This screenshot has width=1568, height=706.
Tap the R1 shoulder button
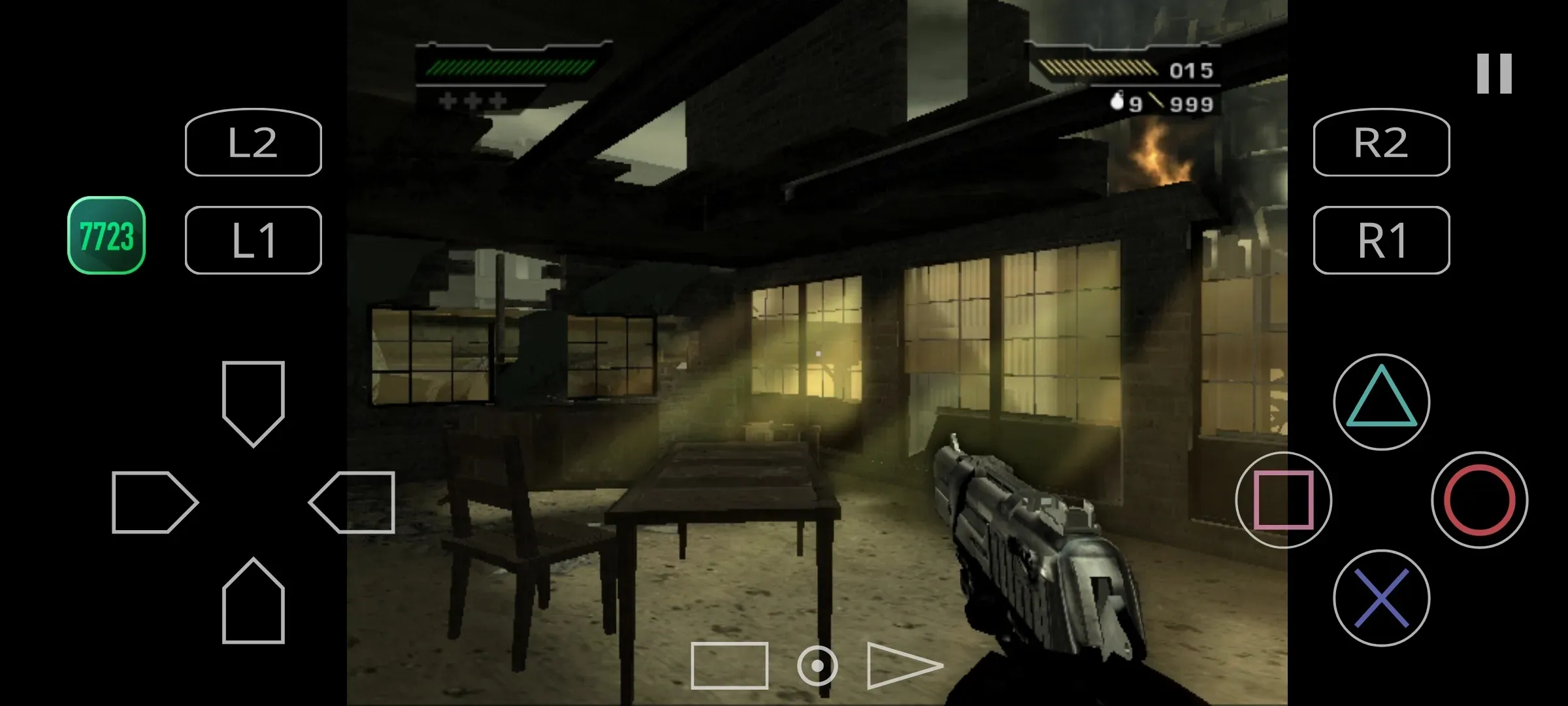[1381, 240]
